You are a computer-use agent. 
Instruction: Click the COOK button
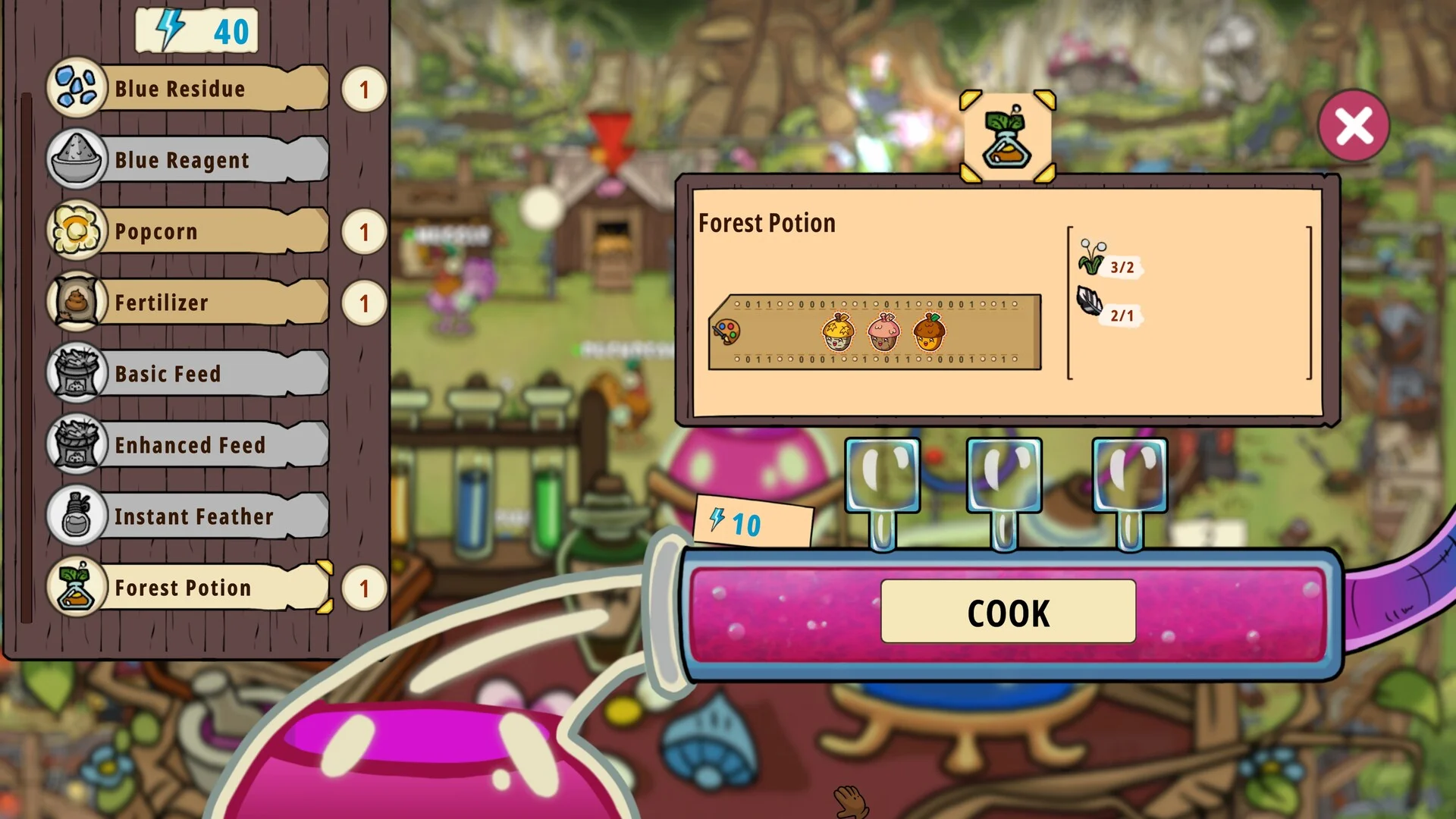point(1008,612)
